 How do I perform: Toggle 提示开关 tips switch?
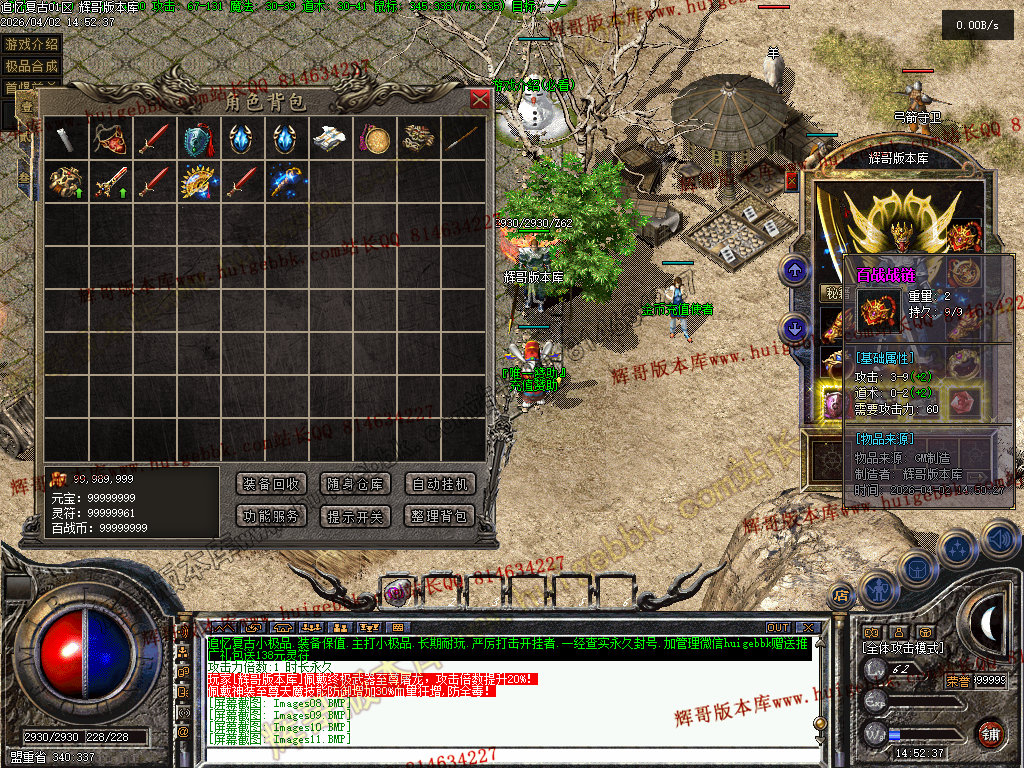click(x=355, y=516)
